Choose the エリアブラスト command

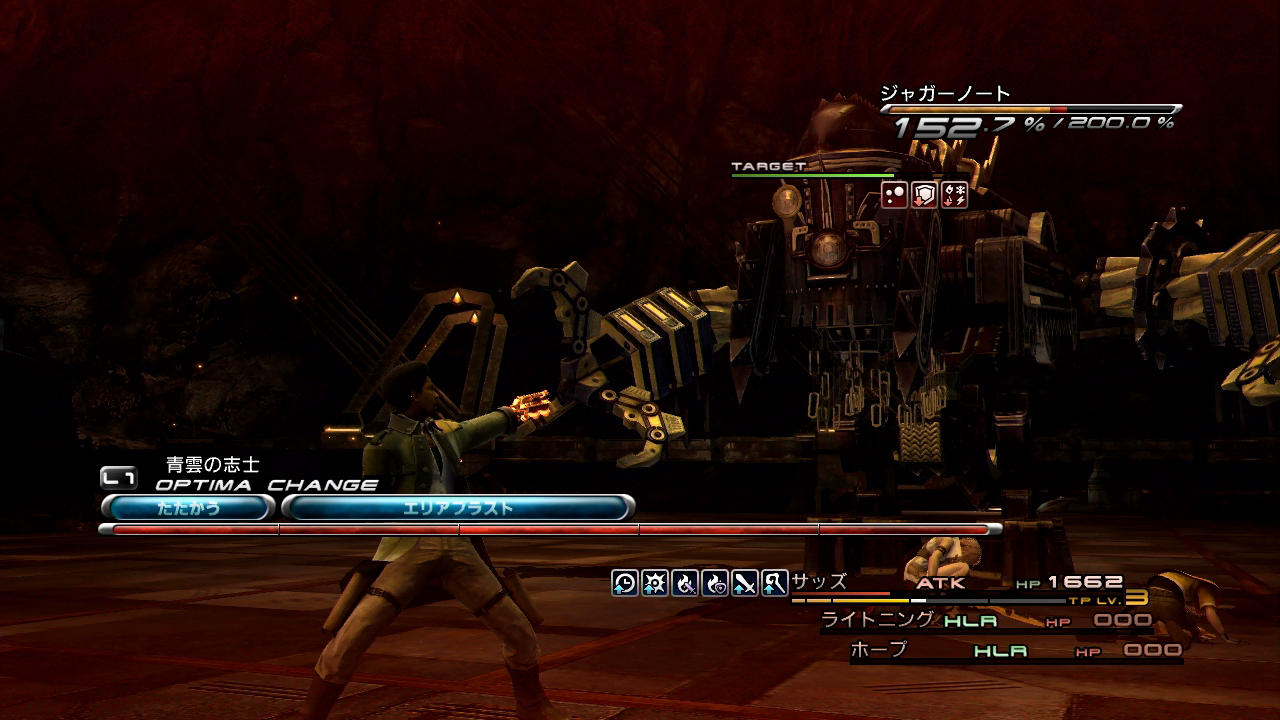tap(458, 508)
